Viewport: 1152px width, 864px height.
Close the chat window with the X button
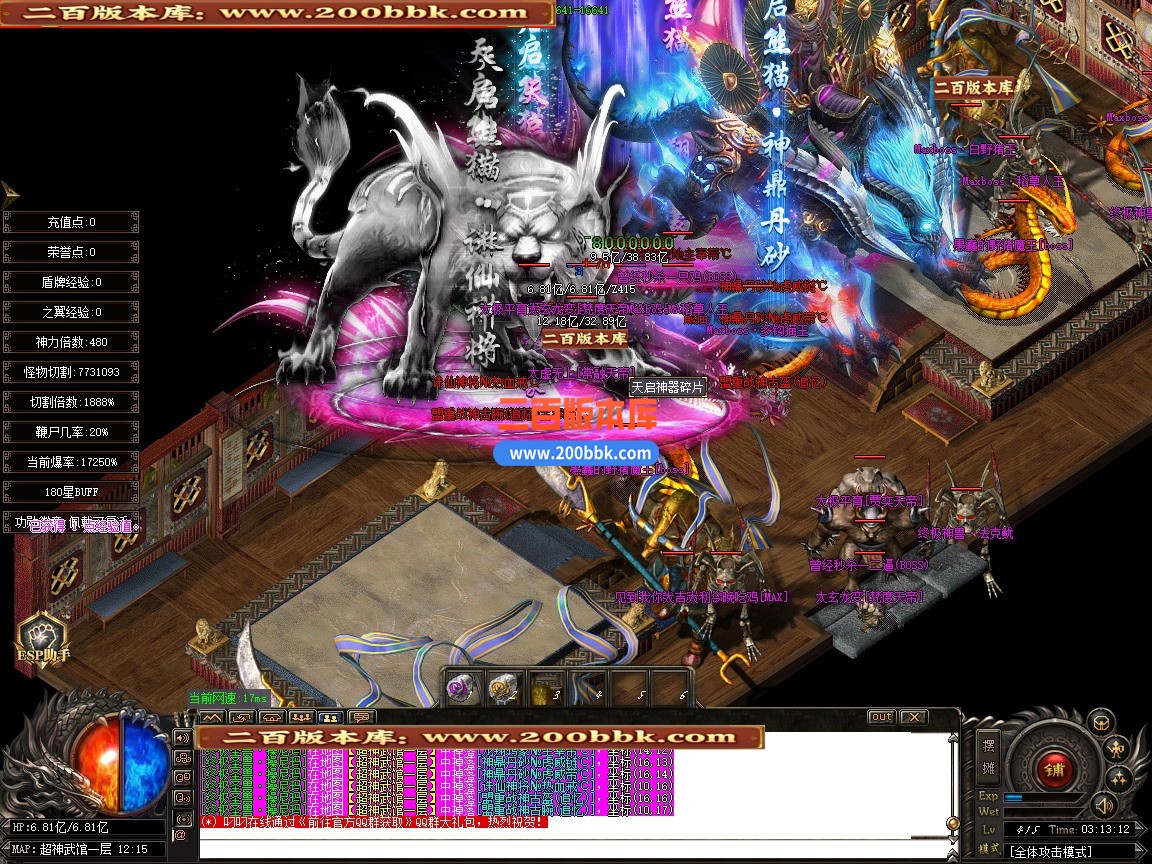pos(913,717)
